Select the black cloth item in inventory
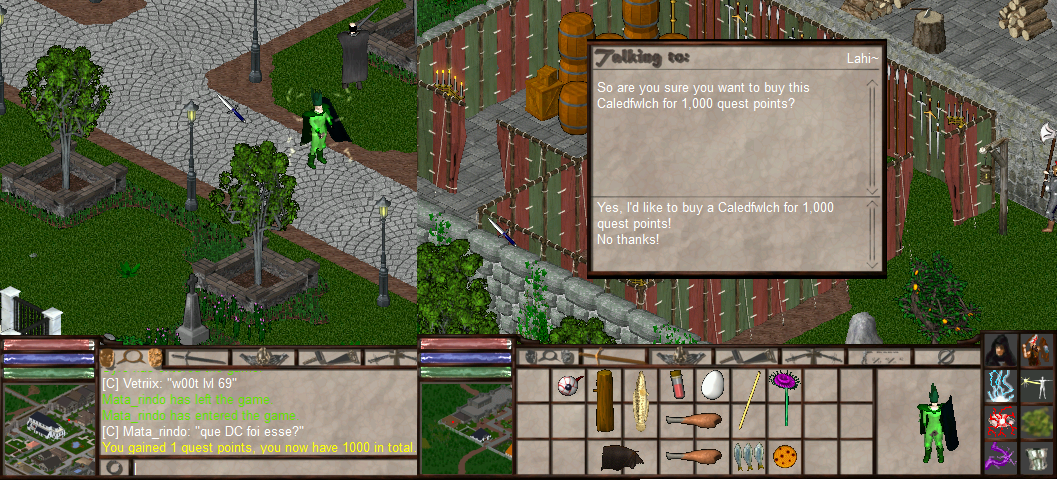Screen dimensions: 1057x481 (621, 457)
